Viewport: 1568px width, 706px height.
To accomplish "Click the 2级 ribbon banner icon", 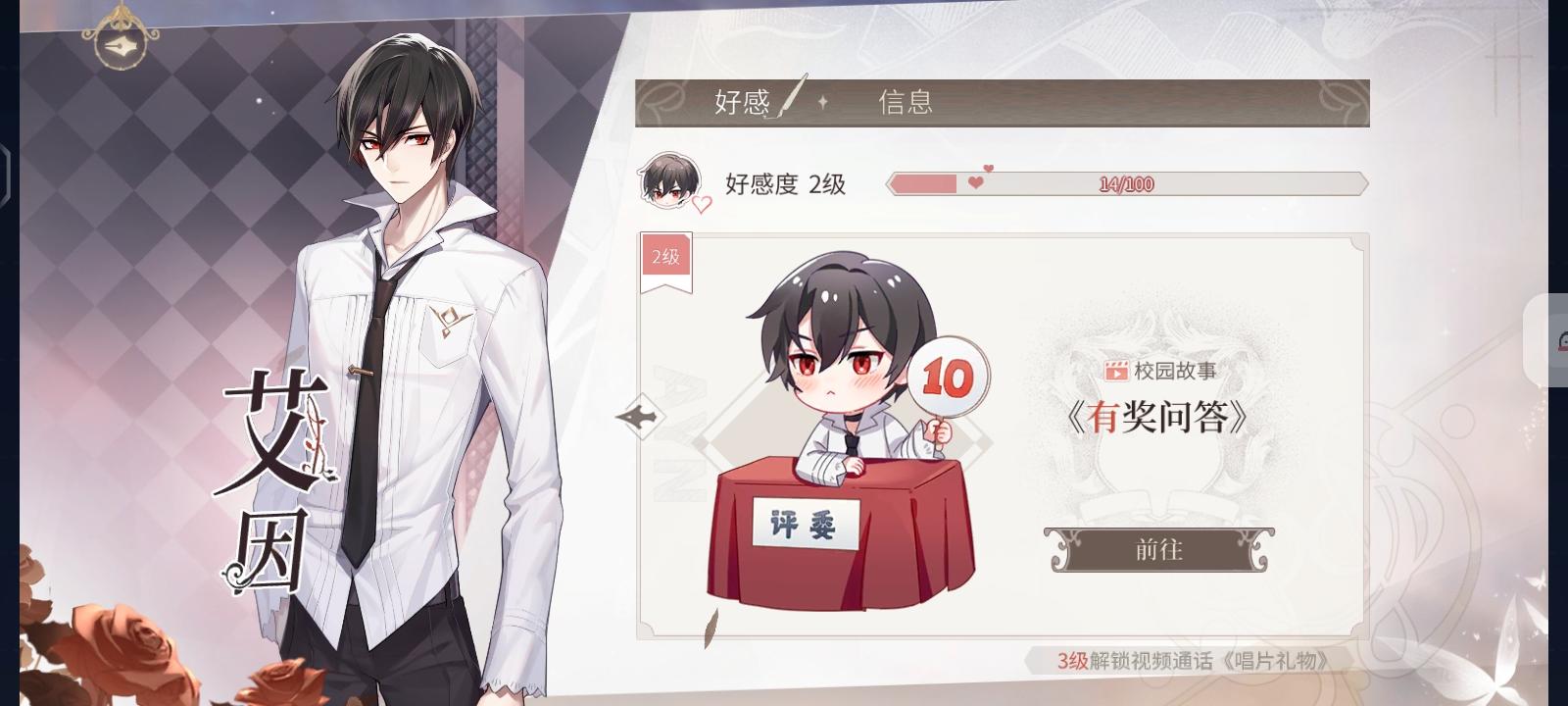I will tap(665, 258).
